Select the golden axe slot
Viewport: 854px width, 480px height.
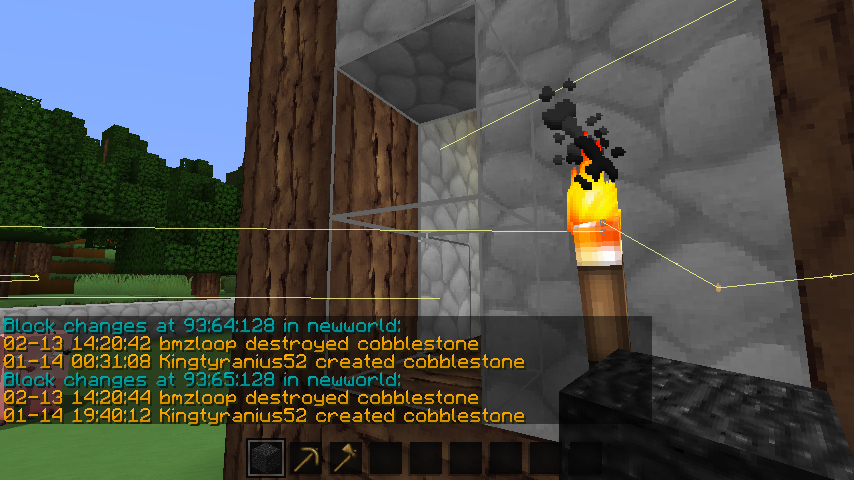(x=347, y=459)
